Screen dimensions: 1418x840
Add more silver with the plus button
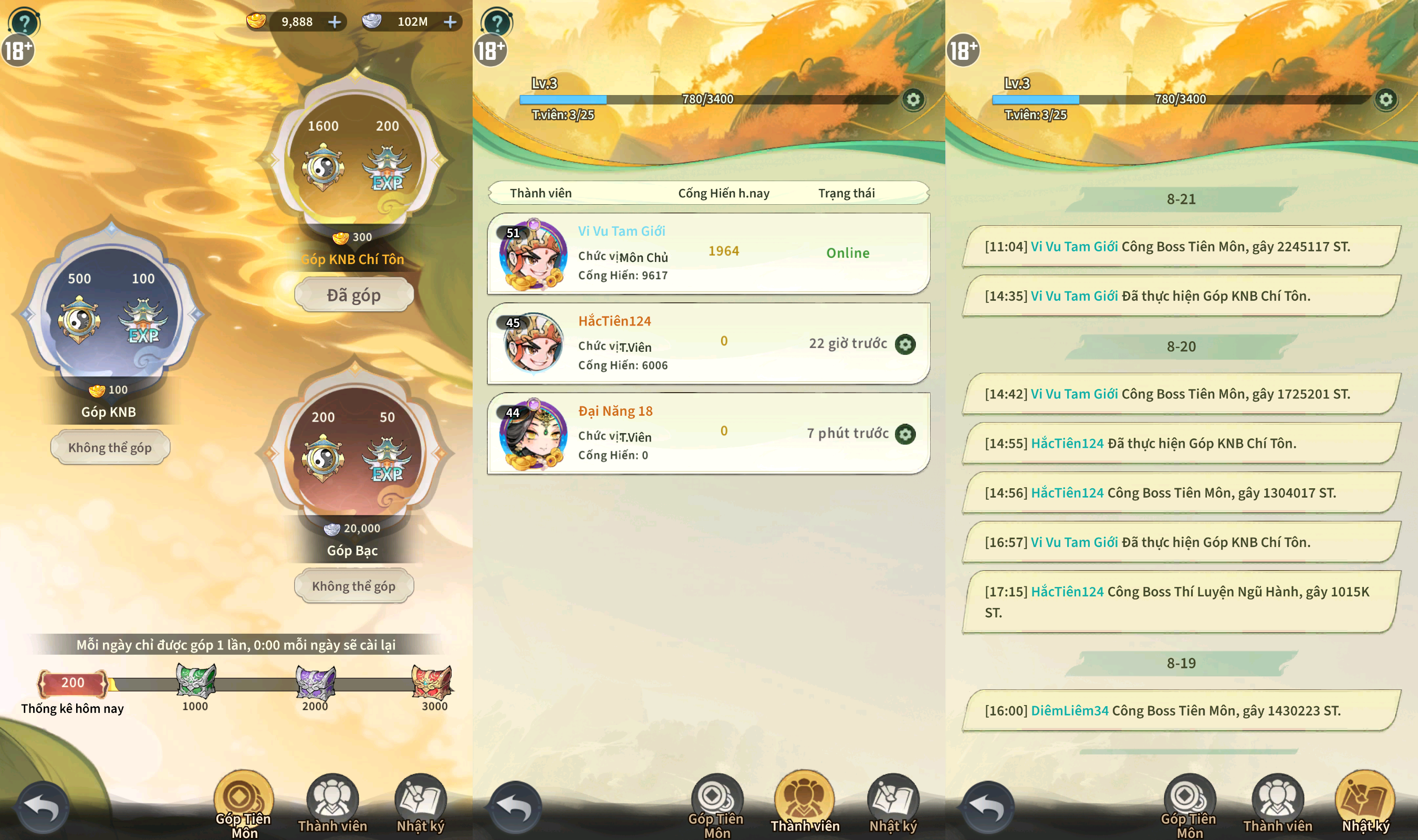(450, 22)
